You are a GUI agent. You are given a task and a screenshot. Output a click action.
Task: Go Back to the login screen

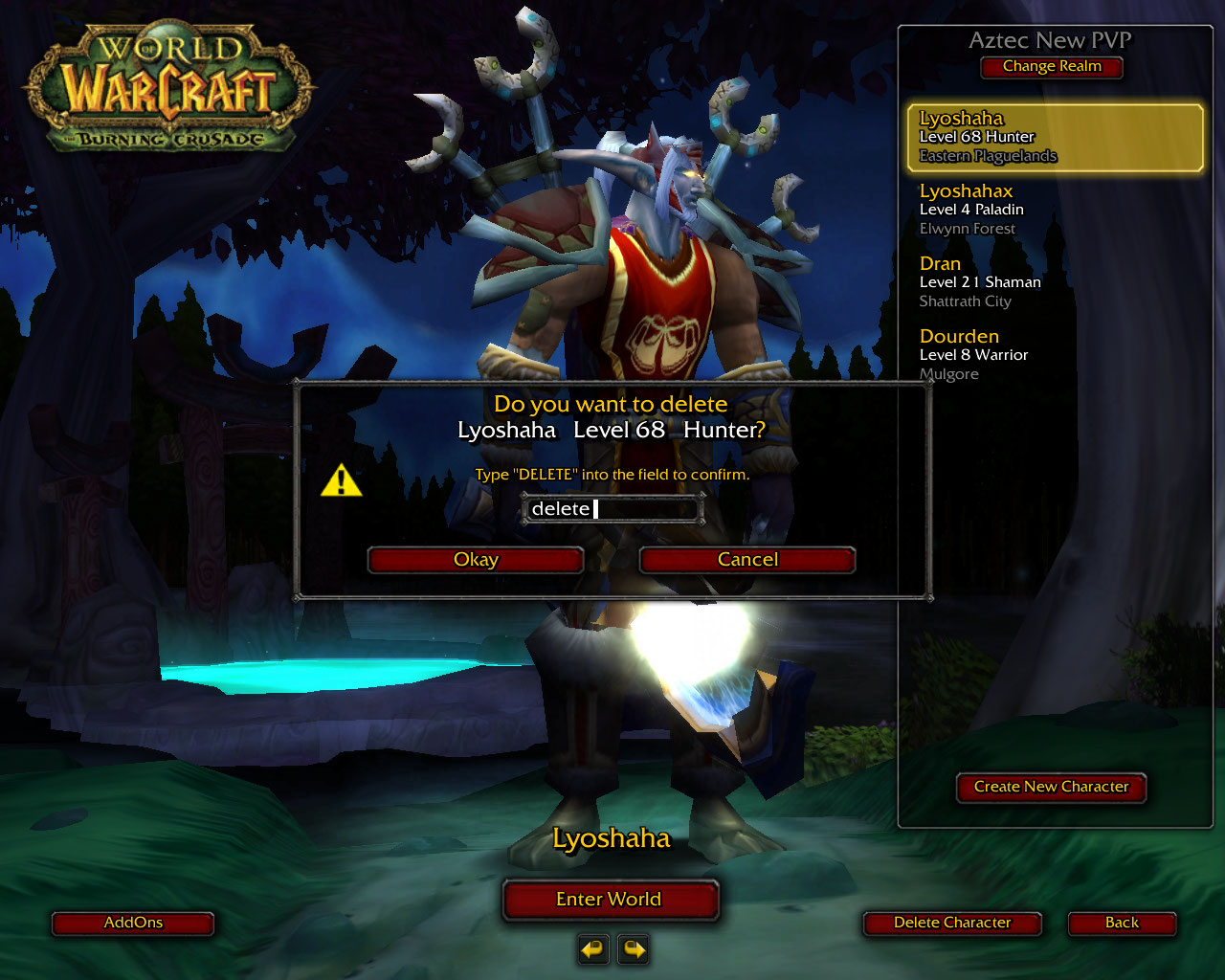(1122, 923)
